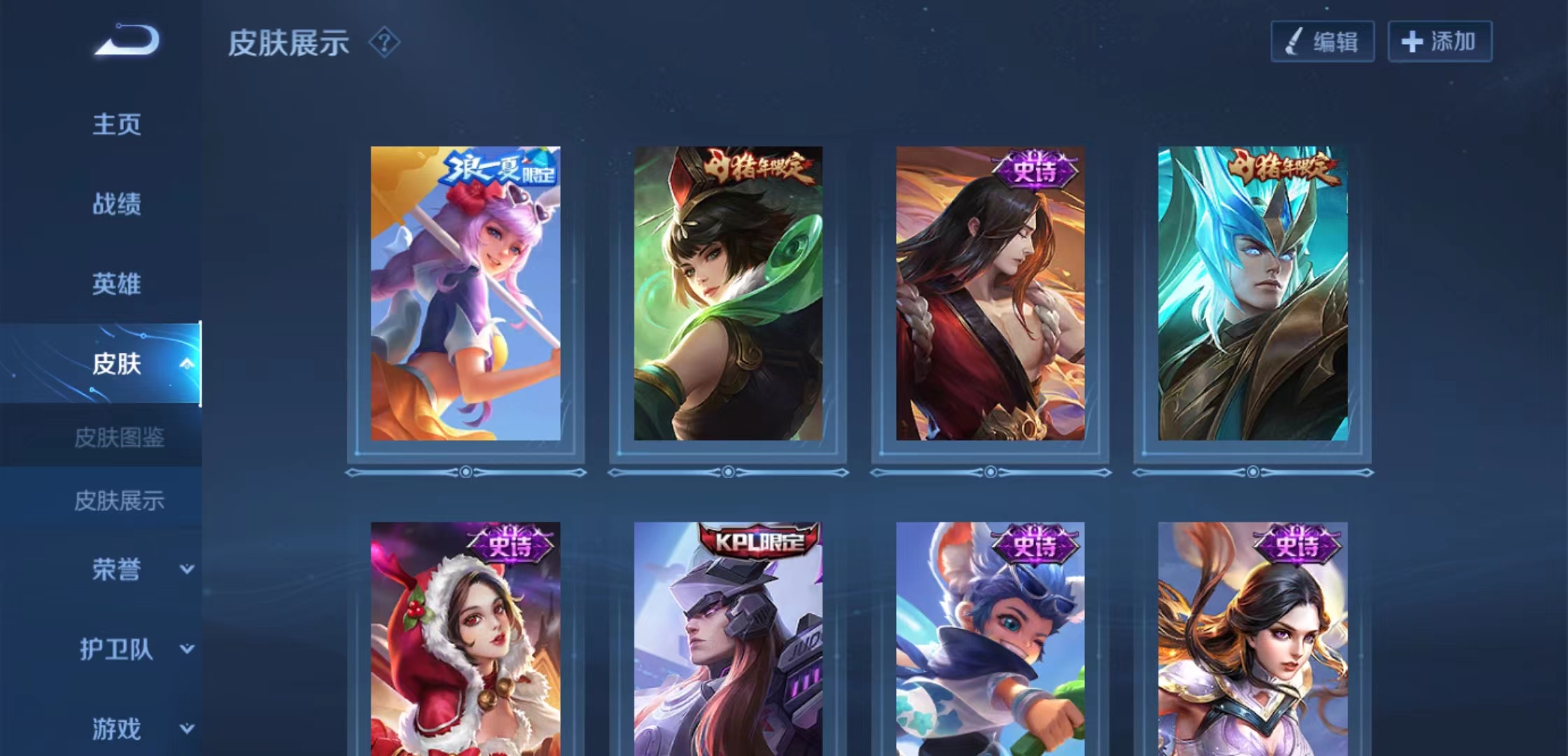This screenshot has height=756, width=1568.
Task: Expand the 护卫队 guard team section
Action: 186,649
